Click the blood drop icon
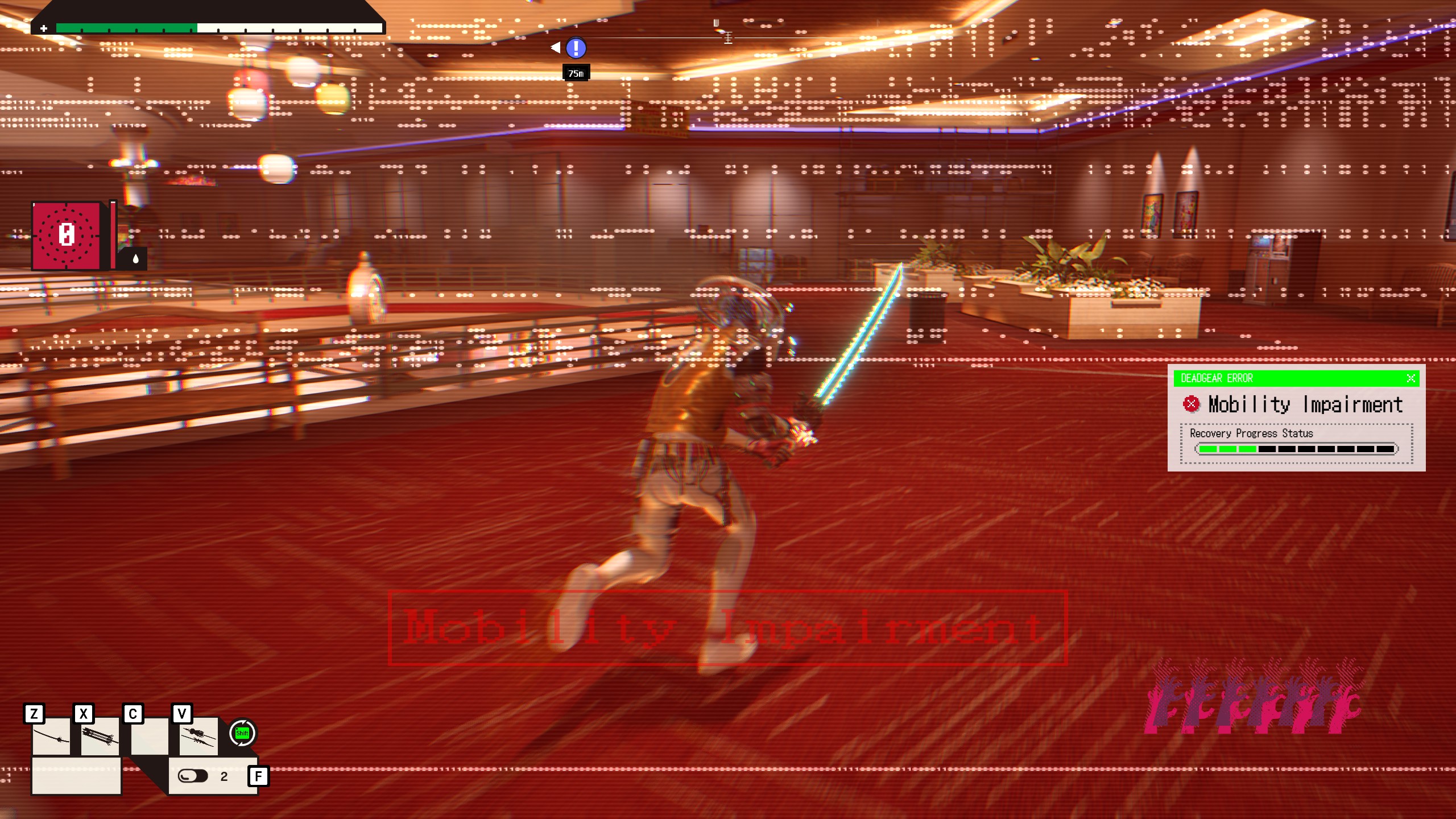 pos(135,259)
